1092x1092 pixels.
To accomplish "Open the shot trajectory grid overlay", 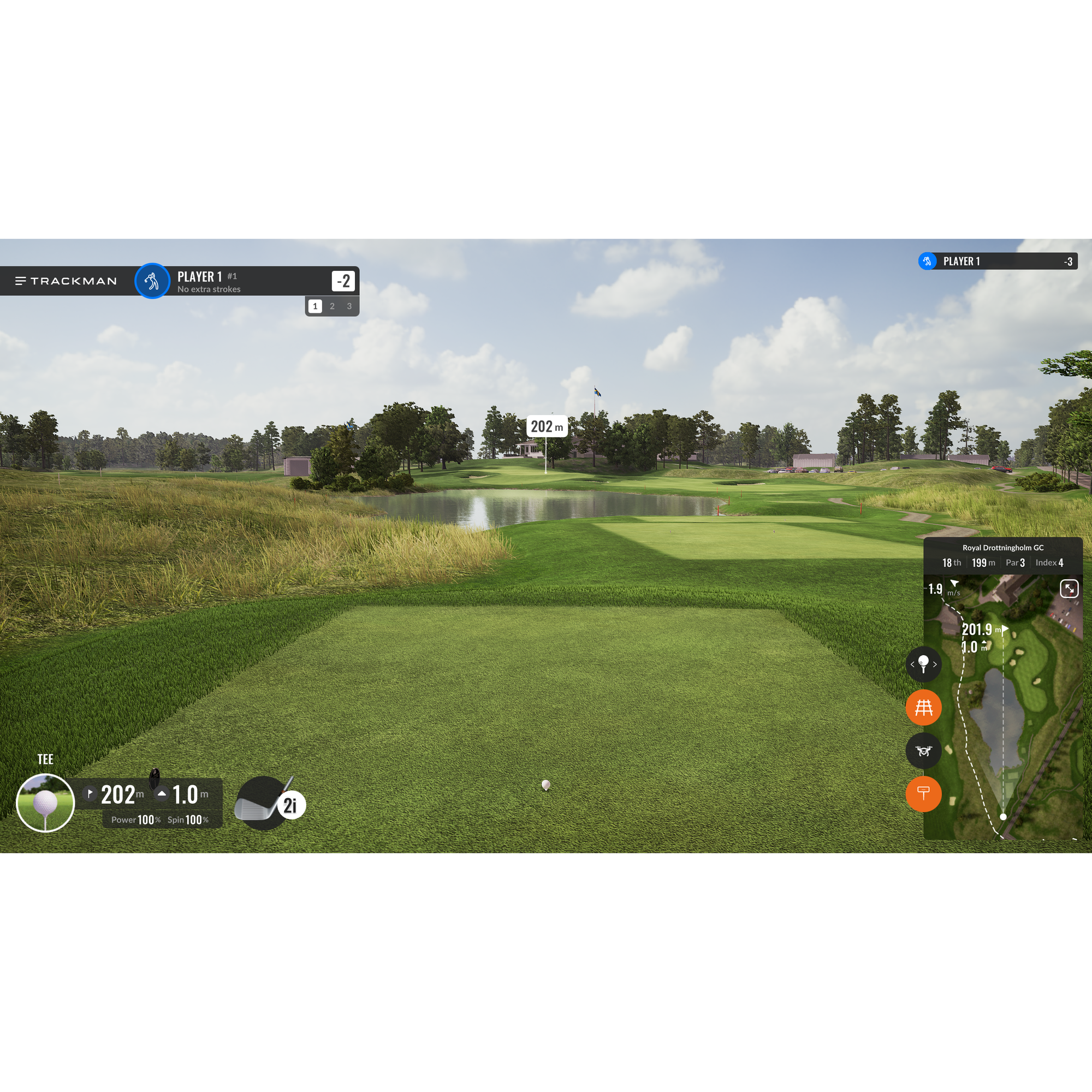I will 924,708.
